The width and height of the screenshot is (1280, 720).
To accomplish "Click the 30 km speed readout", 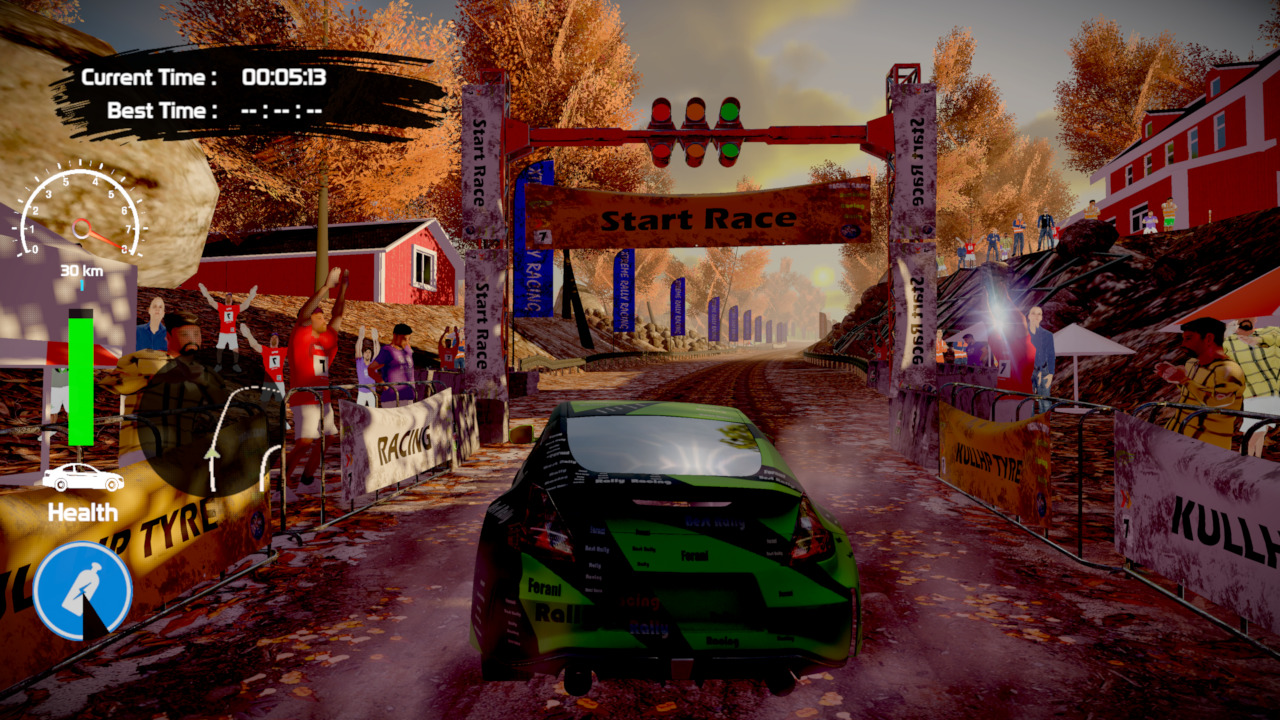I will 81,271.
